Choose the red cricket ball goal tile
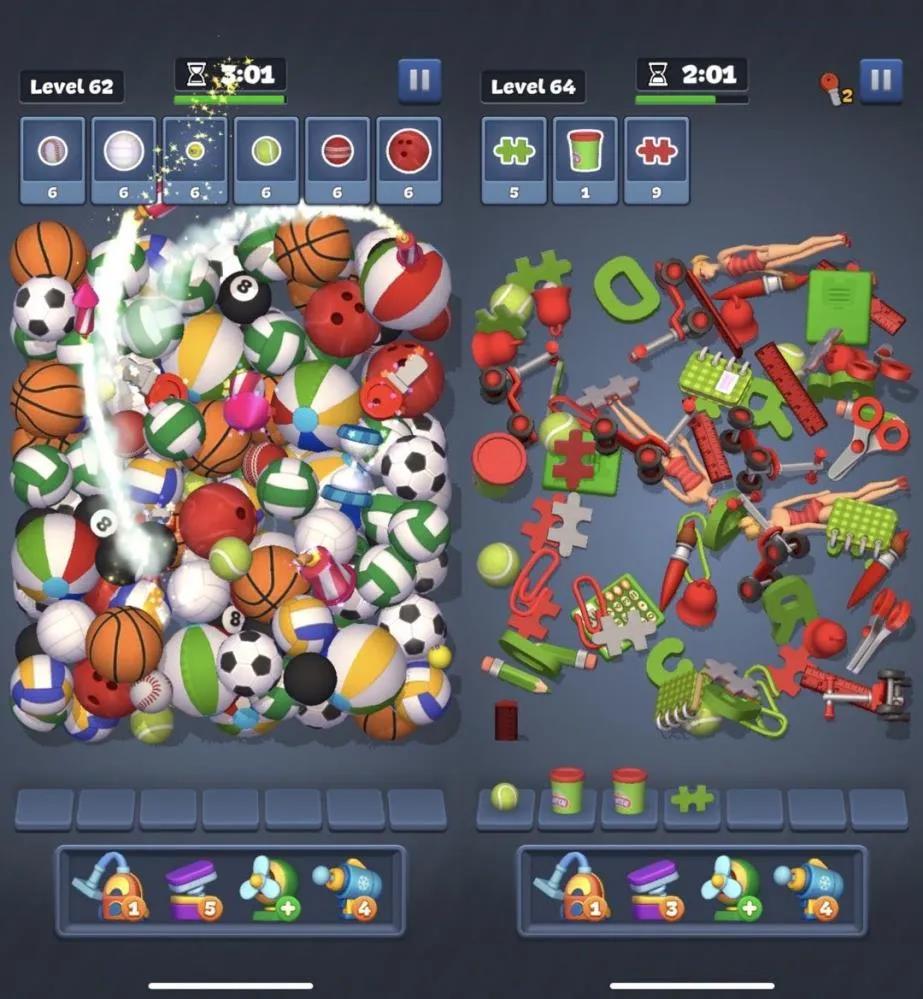923x999 pixels. click(x=337, y=160)
